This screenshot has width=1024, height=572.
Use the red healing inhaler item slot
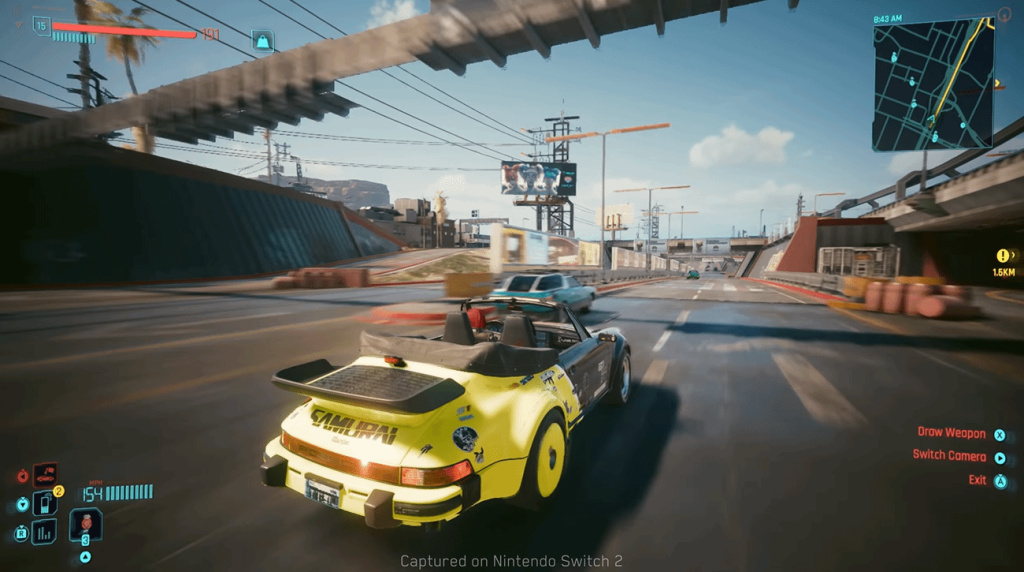click(x=85, y=523)
